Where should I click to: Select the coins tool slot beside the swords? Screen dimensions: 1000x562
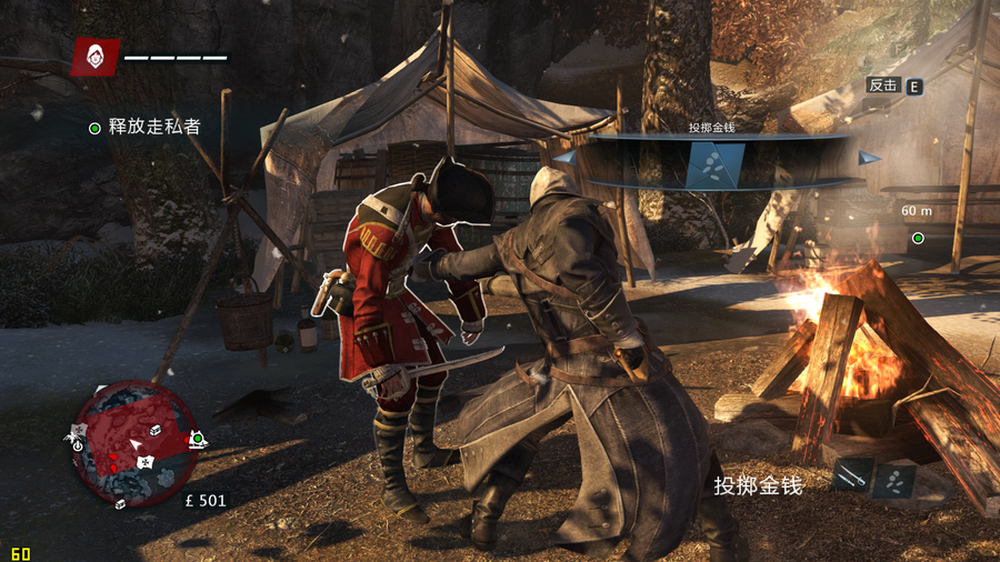pyautogui.click(x=894, y=479)
